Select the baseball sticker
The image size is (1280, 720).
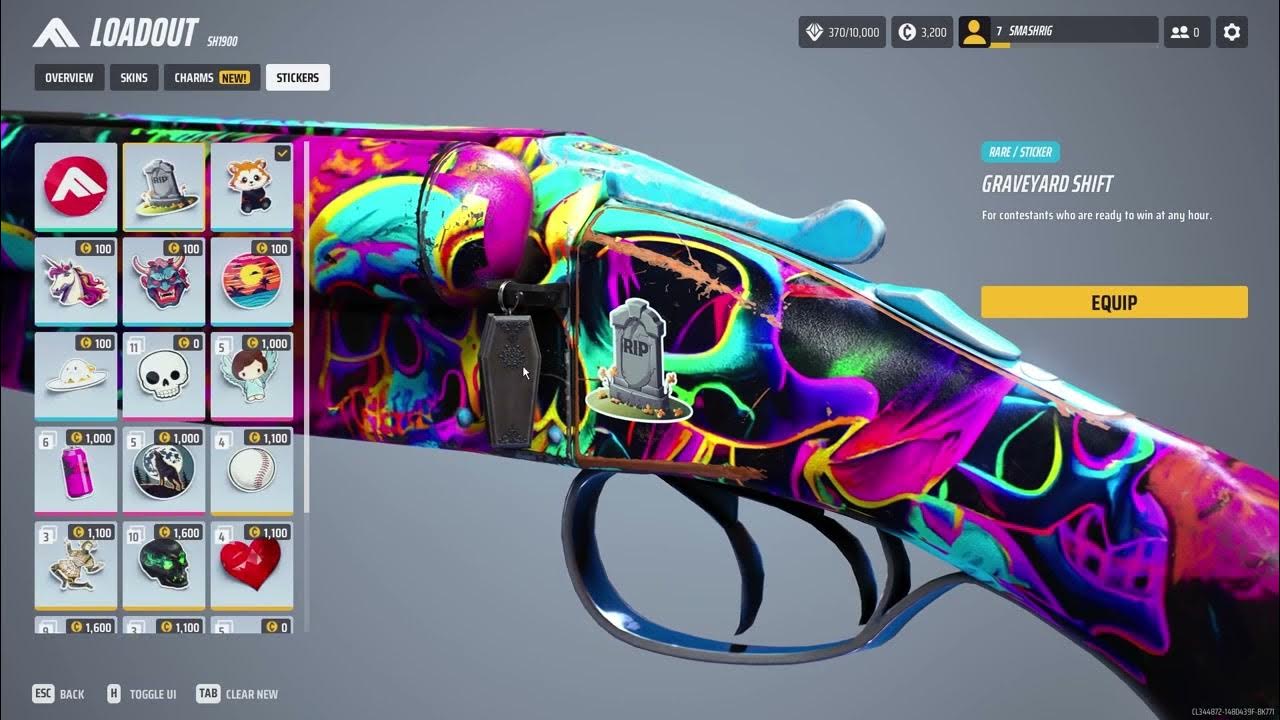tap(252, 470)
